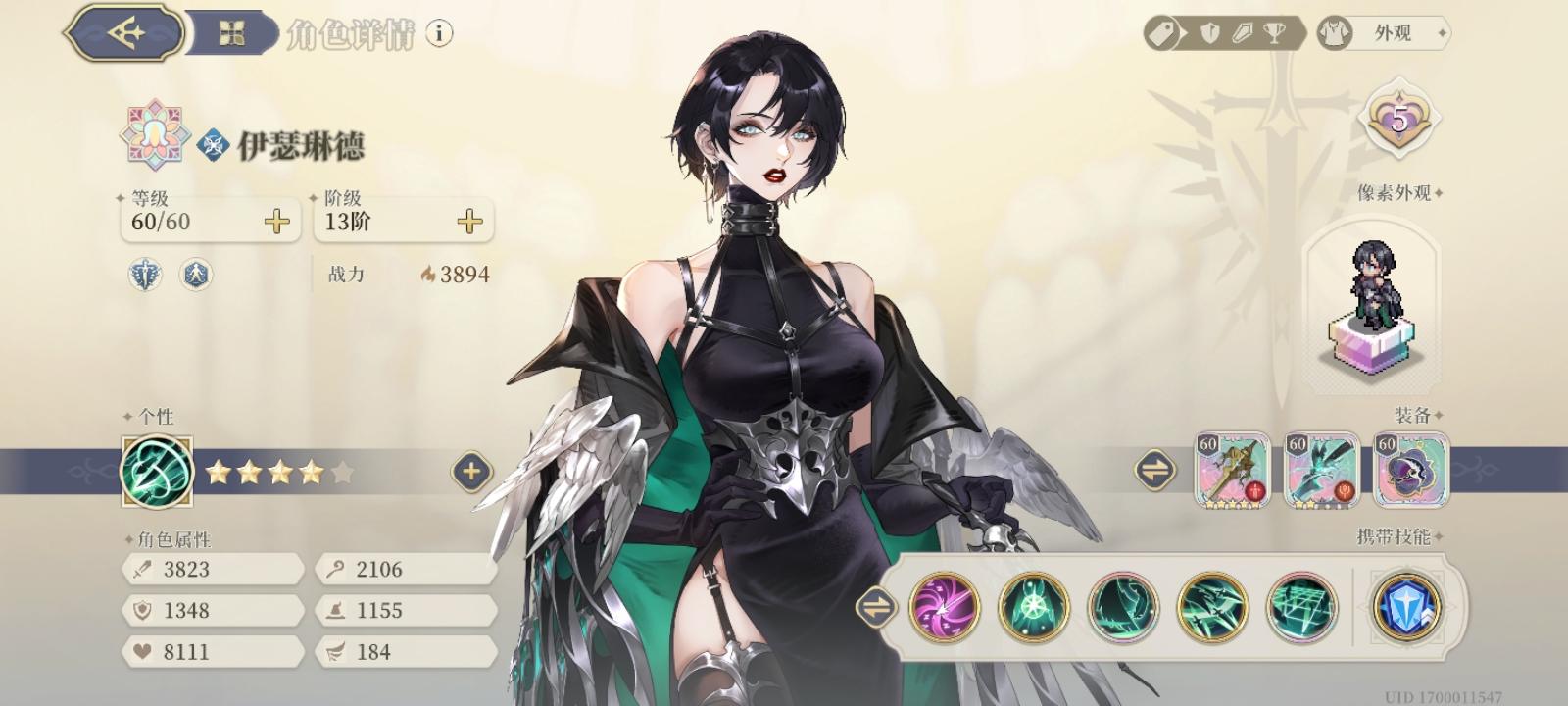This screenshot has width=1568, height=706.
Task: Click the blue diamond skill icon on the right
Action: pyautogui.click(x=1403, y=608)
